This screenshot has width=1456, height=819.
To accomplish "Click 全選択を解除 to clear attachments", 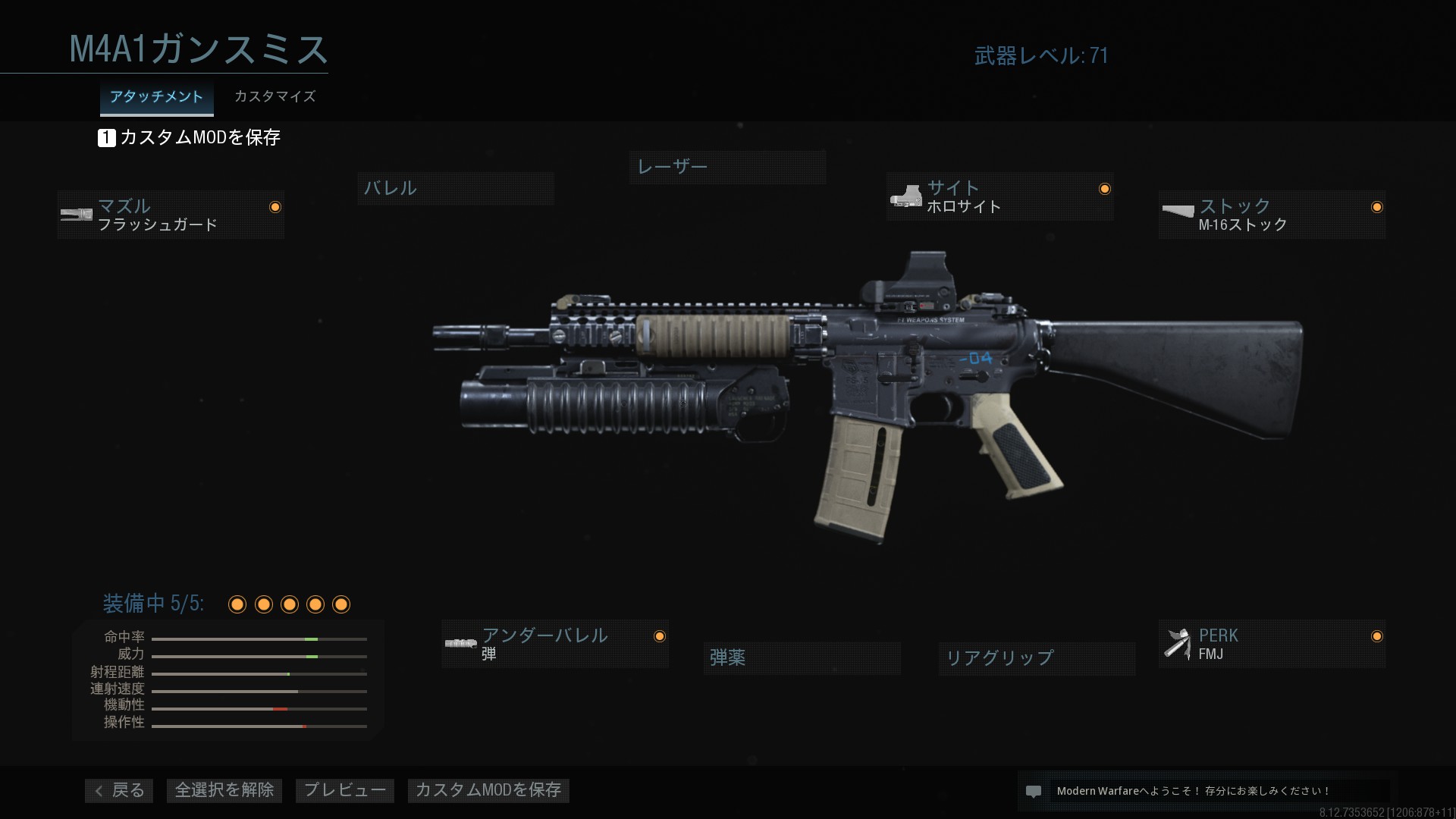I will (x=224, y=790).
